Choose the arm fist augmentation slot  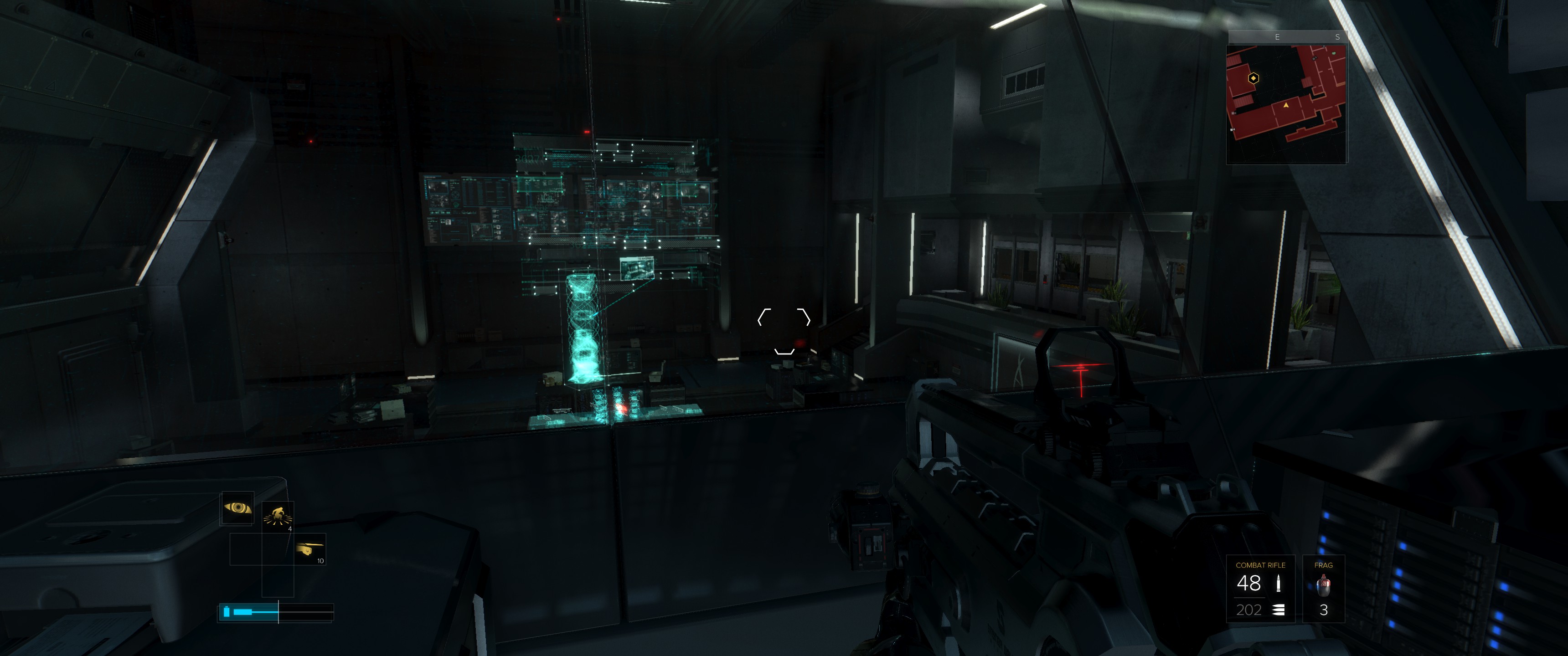click(x=310, y=549)
